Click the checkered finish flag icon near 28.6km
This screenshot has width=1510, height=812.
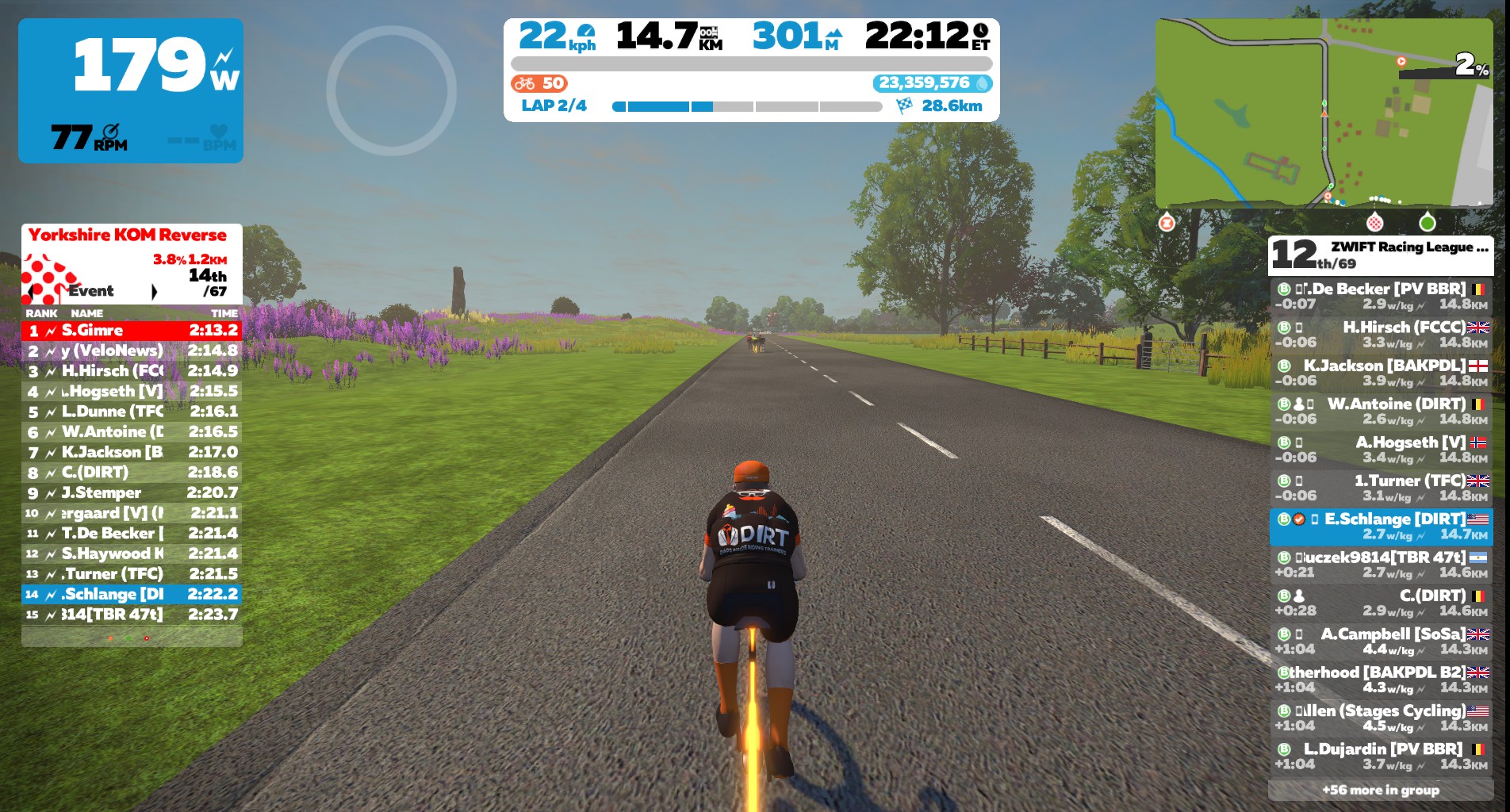pos(905,104)
